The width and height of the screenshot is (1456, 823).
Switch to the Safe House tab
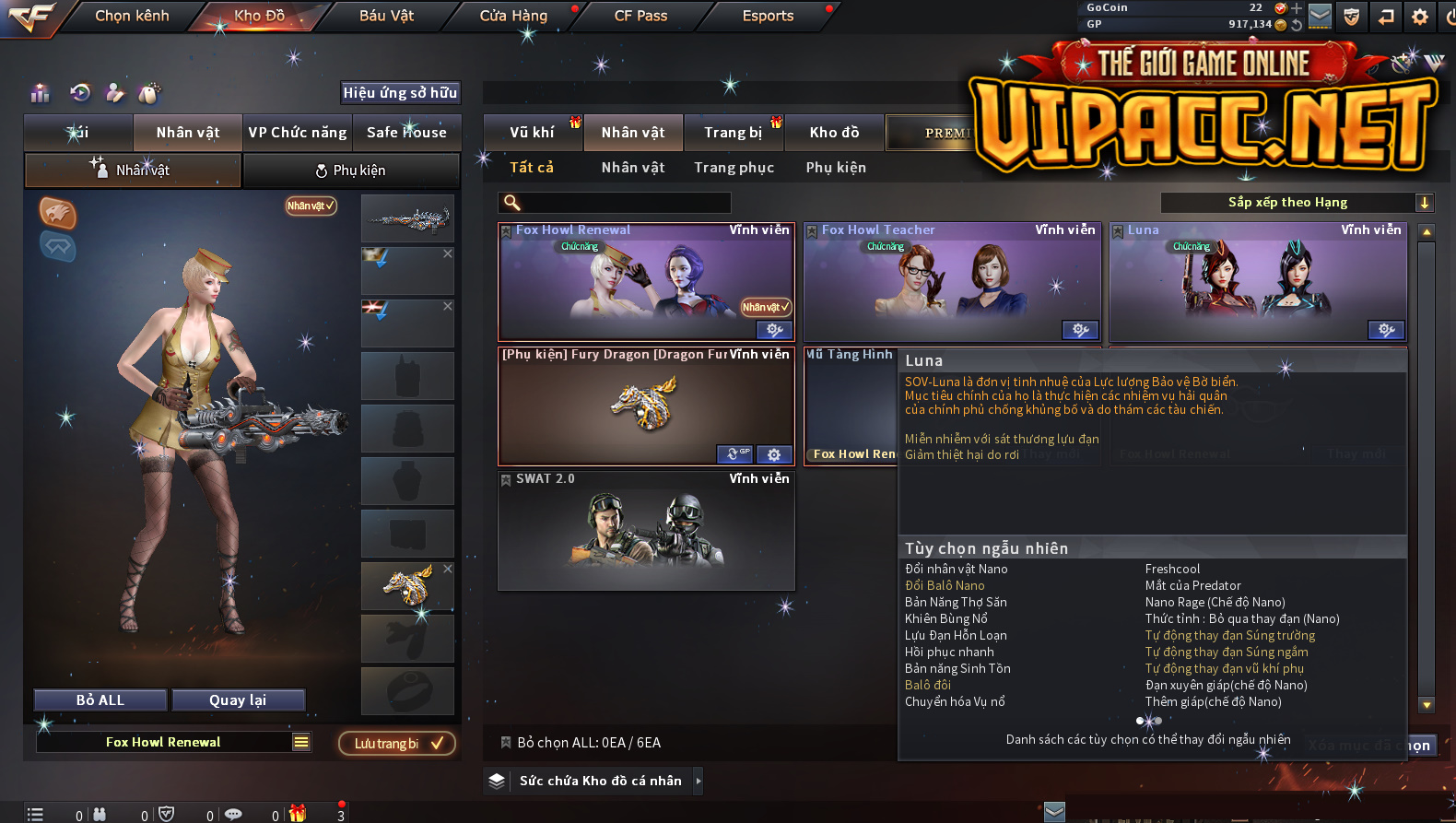pyautogui.click(x=406, y=132)
